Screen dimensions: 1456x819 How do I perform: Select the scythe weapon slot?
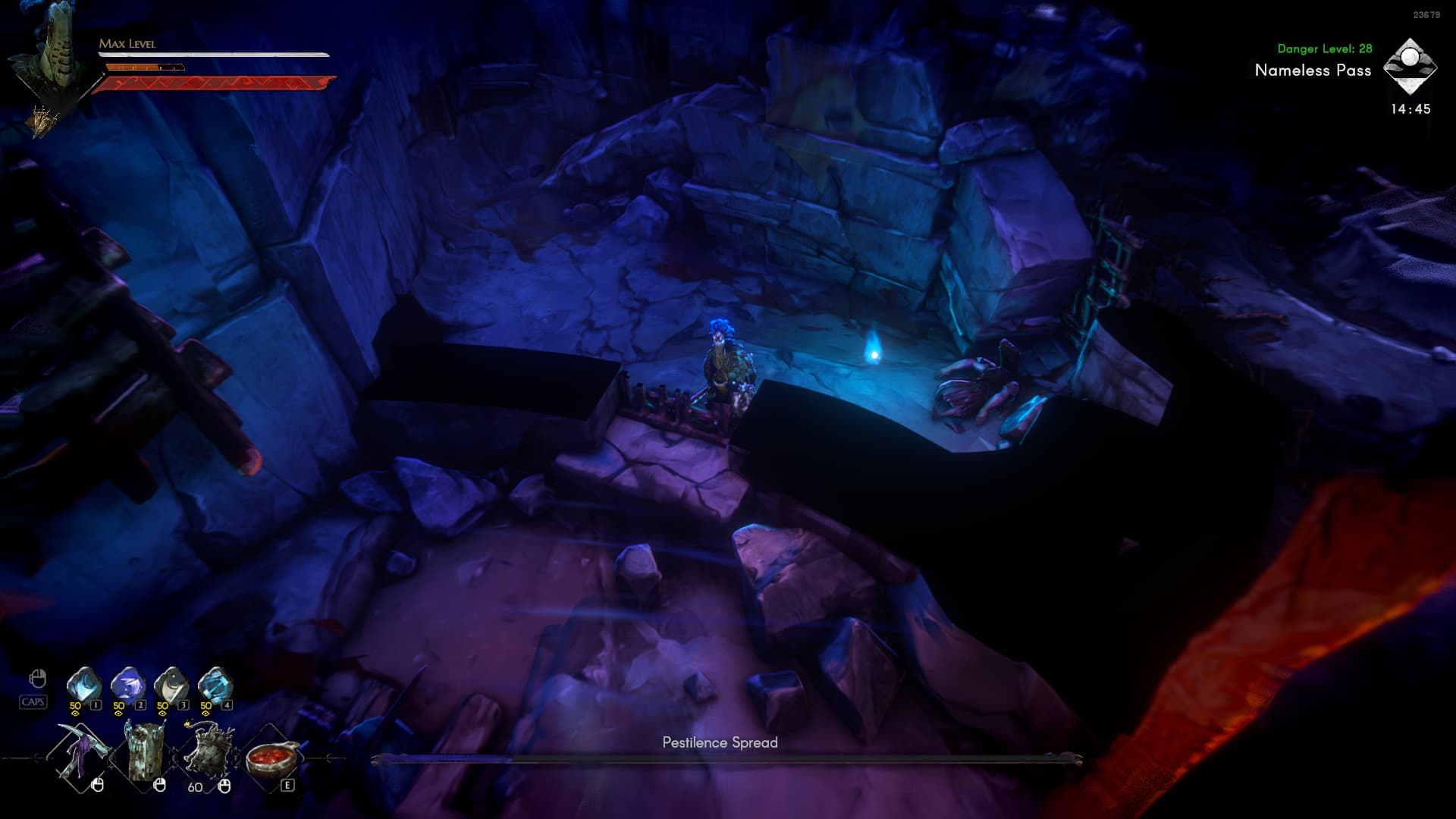[80, 753]
